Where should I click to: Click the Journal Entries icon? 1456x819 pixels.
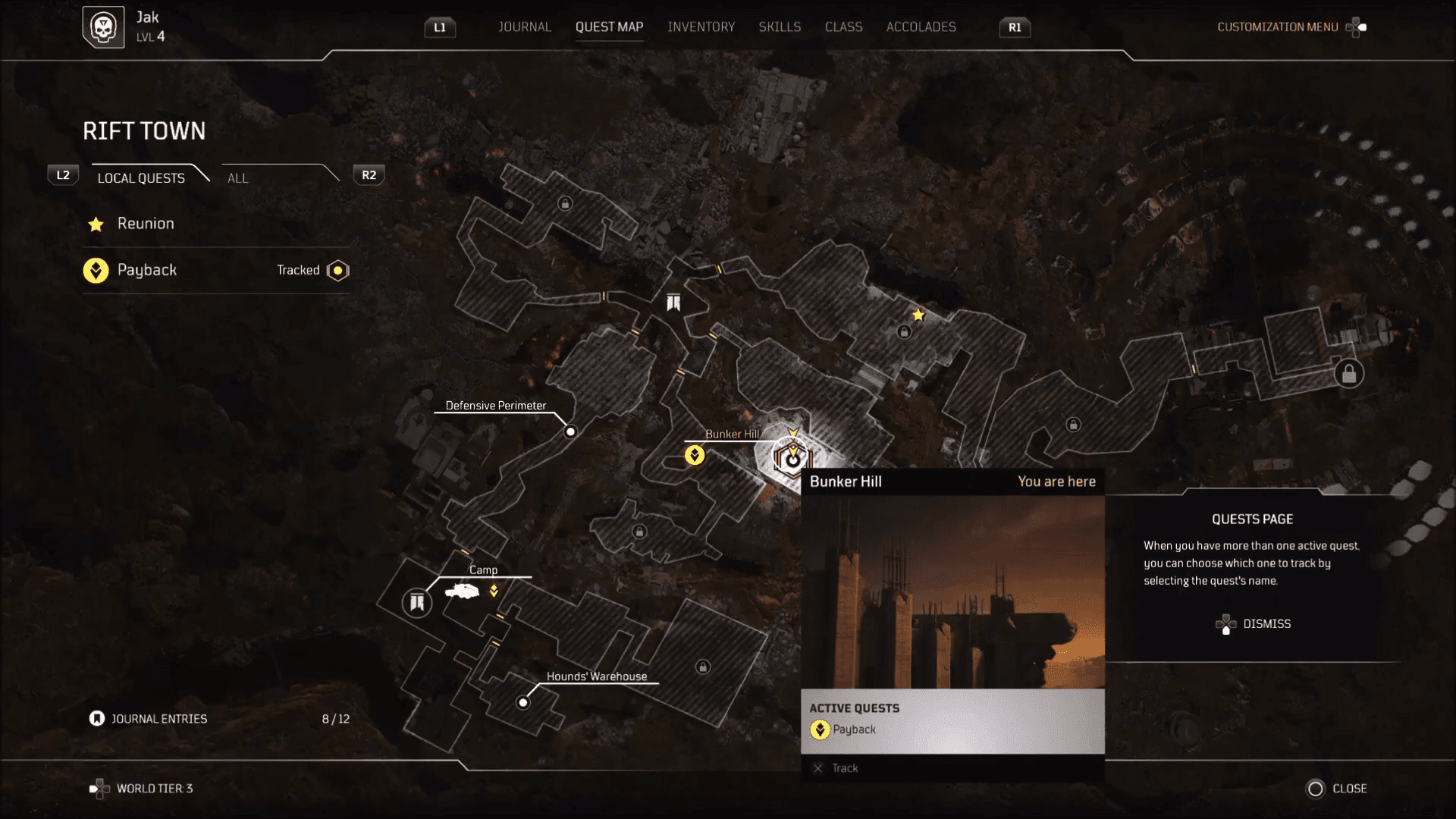click(x=96, y=718)
